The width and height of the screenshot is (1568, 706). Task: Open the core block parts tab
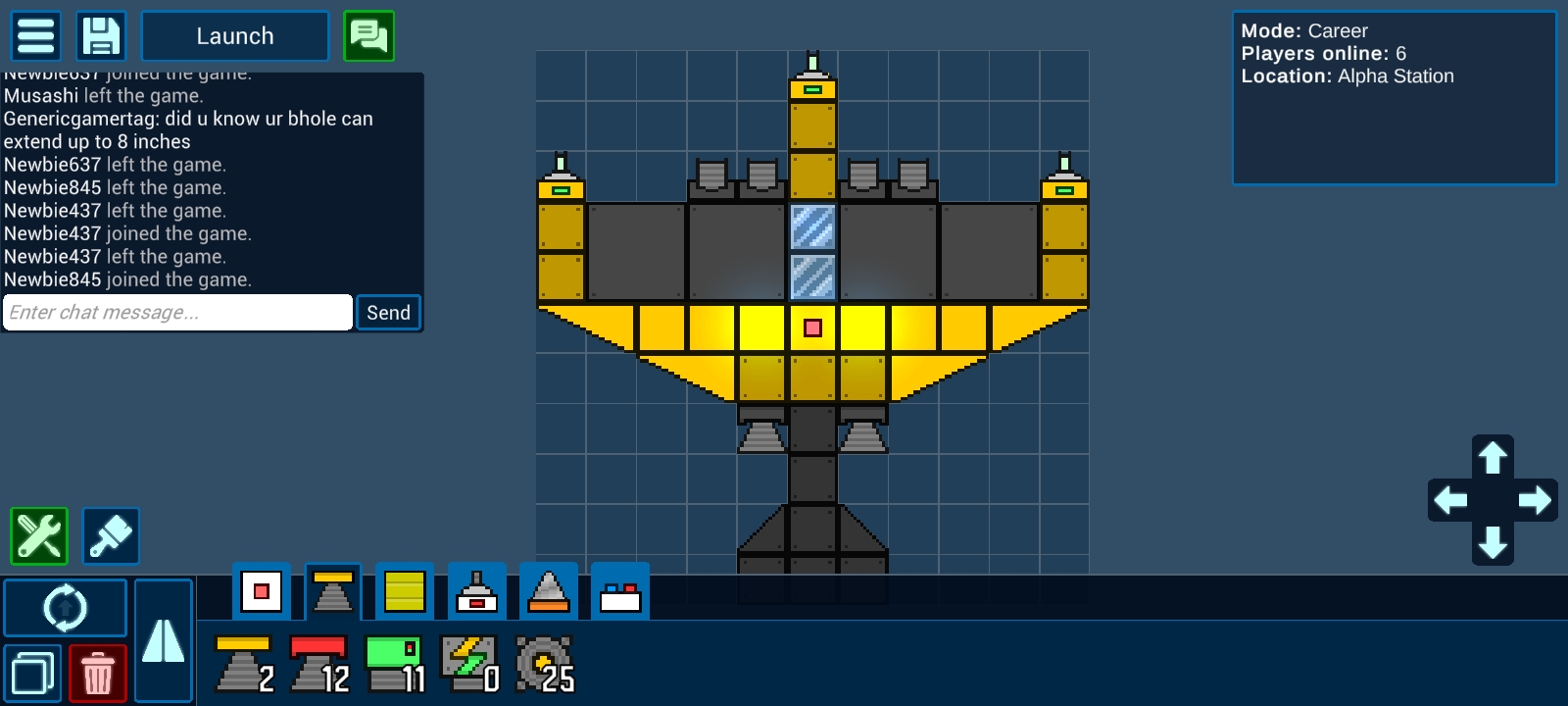[262, 591]
